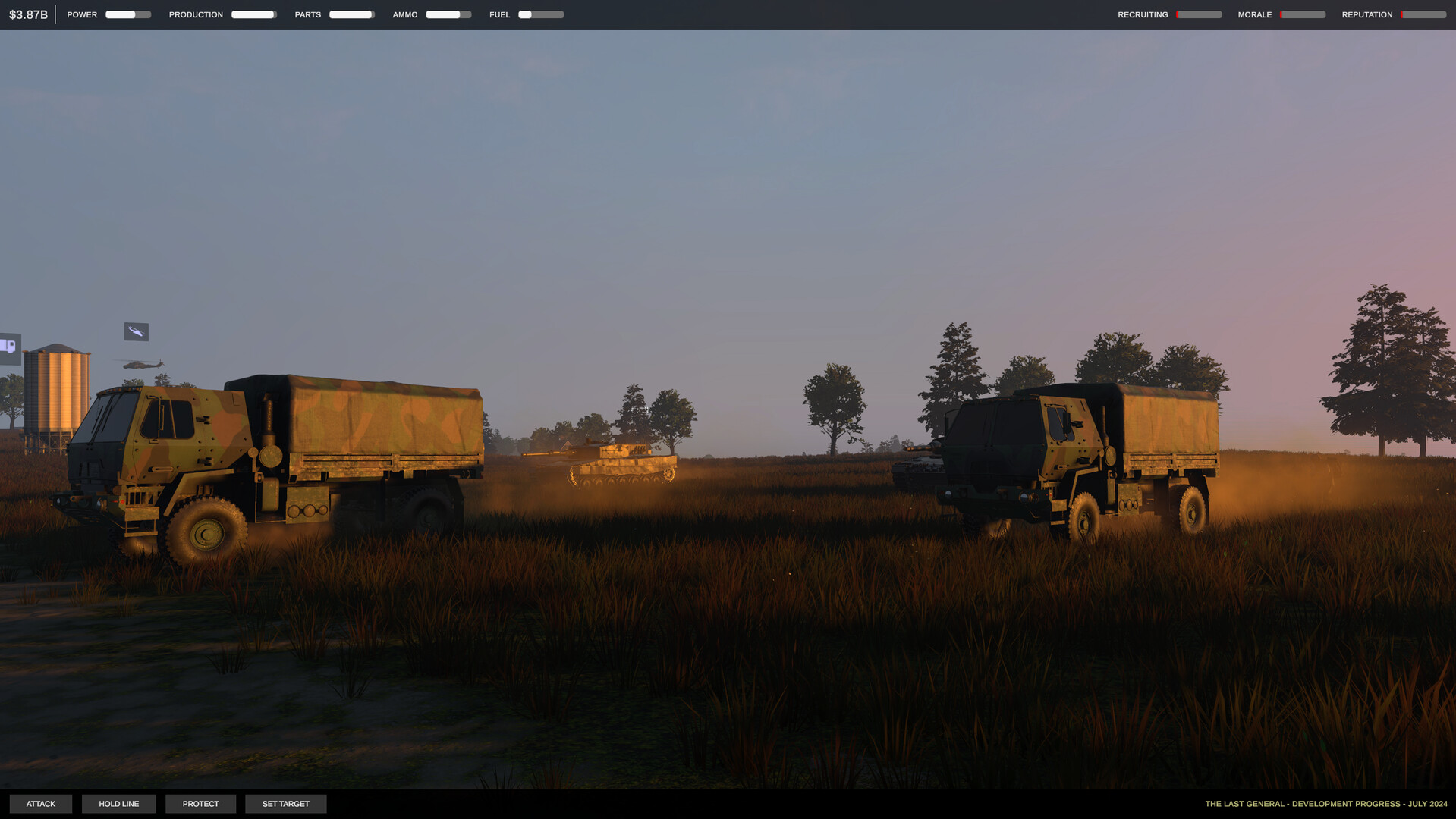Click the AMMO resource gauge
The height and width of the screenshot is (819, 1456).
(x=448, y=14)
